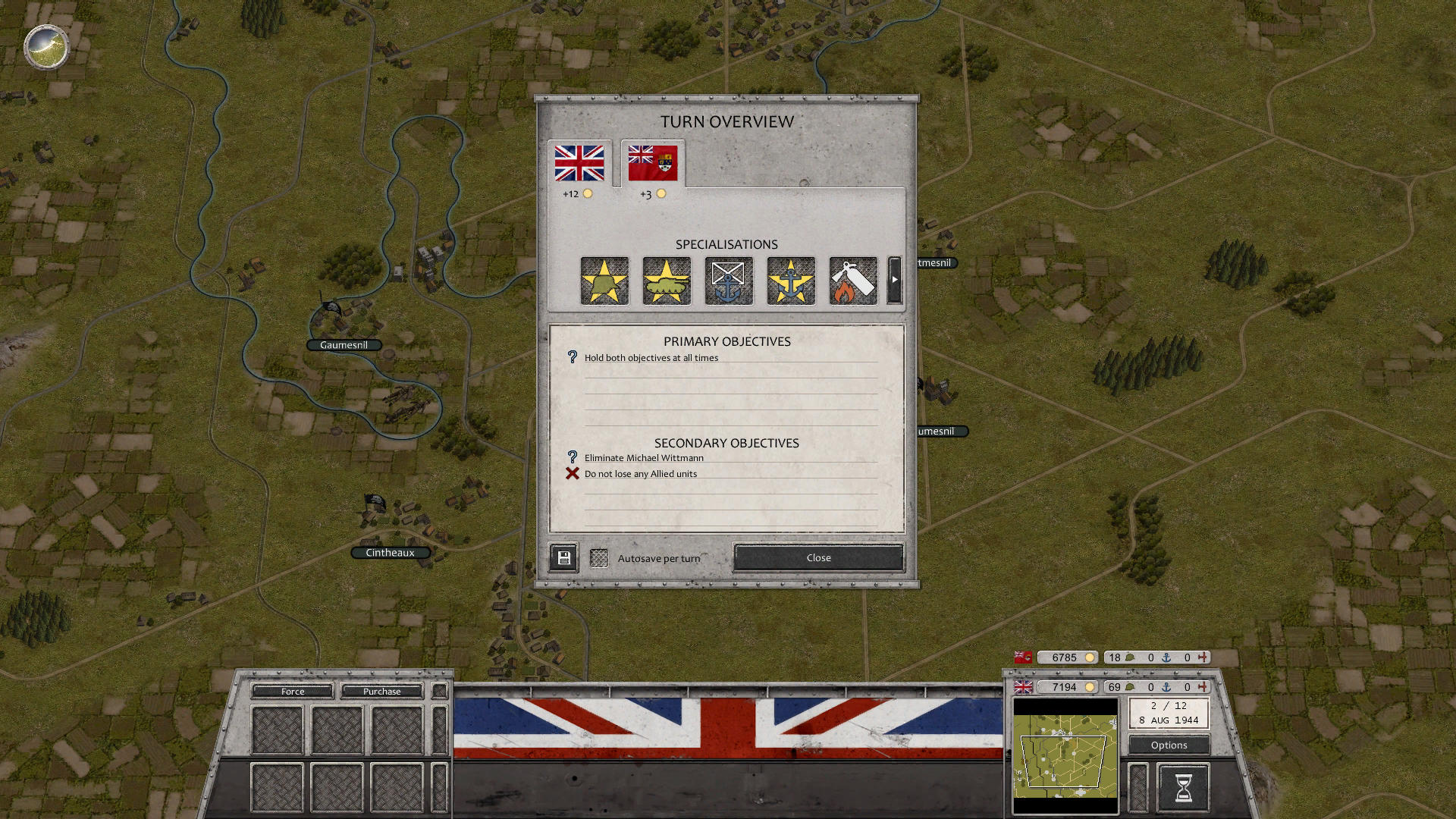This screenshot has height=819, width=1456.
Task: Open the Force panel
Action: pyautogui.click(x=293, y=691)
